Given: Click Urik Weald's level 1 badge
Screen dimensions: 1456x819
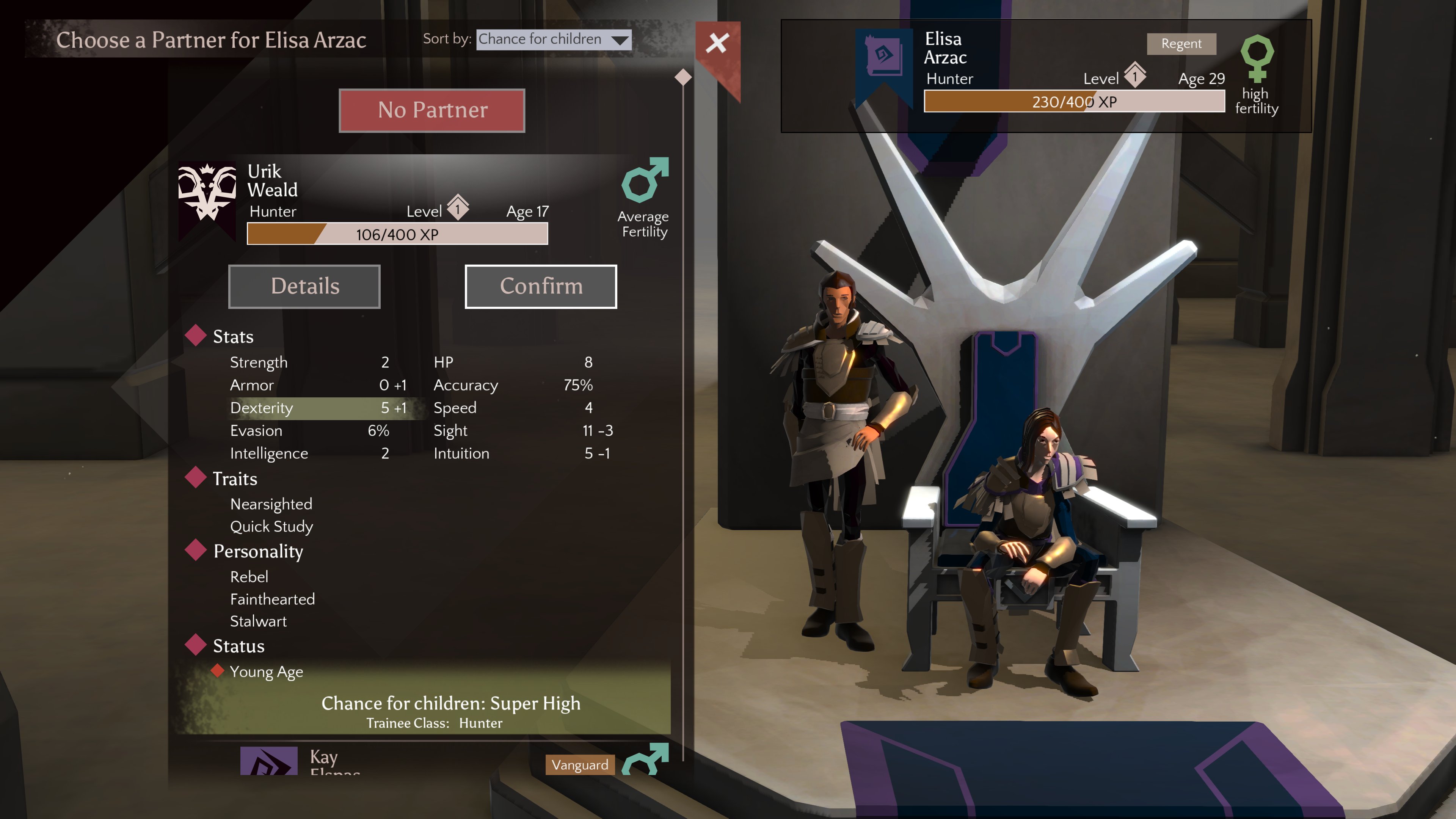Looking at the screenshot, I should click(x=458, y=208).
